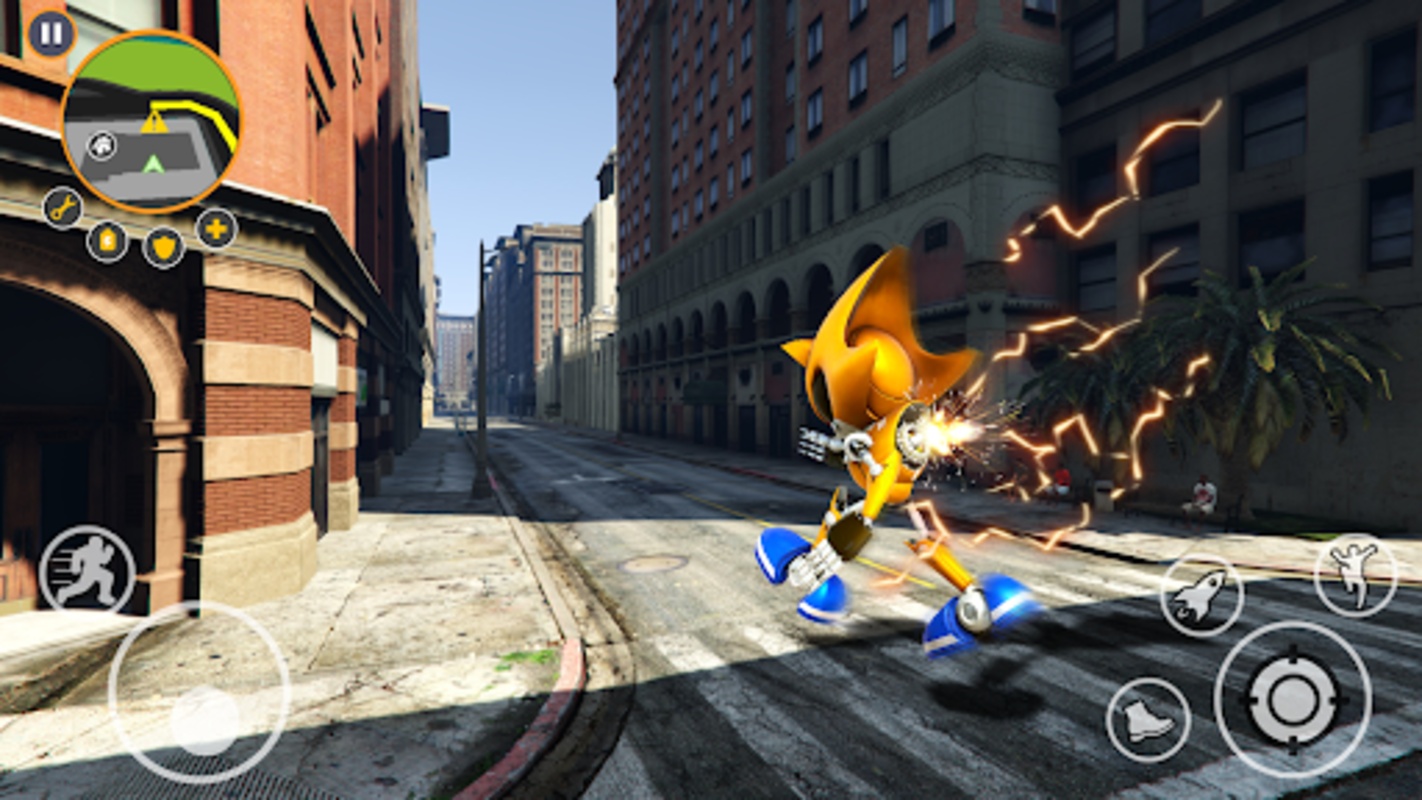The width and height of the screenshot is (1422, 800).
Task: Toggle the sprint running-man button
Action: [87, 570]
